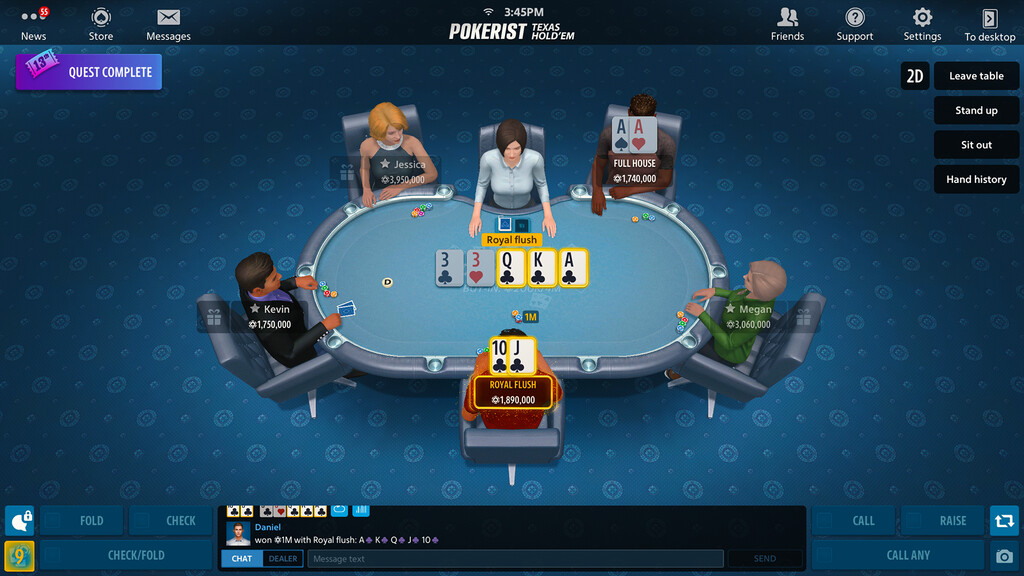Open the Friends list
Screen dimensions: 1024x576
pos(787,24)
